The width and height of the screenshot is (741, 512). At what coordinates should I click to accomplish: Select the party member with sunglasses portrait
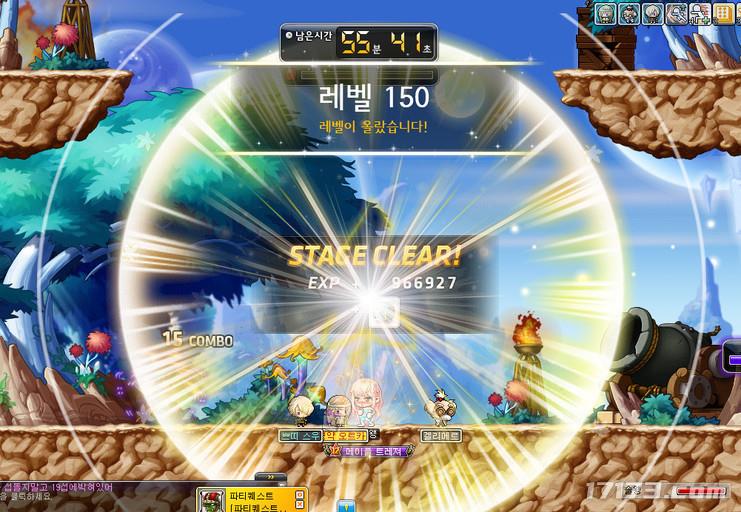click(x=629, y=13)
